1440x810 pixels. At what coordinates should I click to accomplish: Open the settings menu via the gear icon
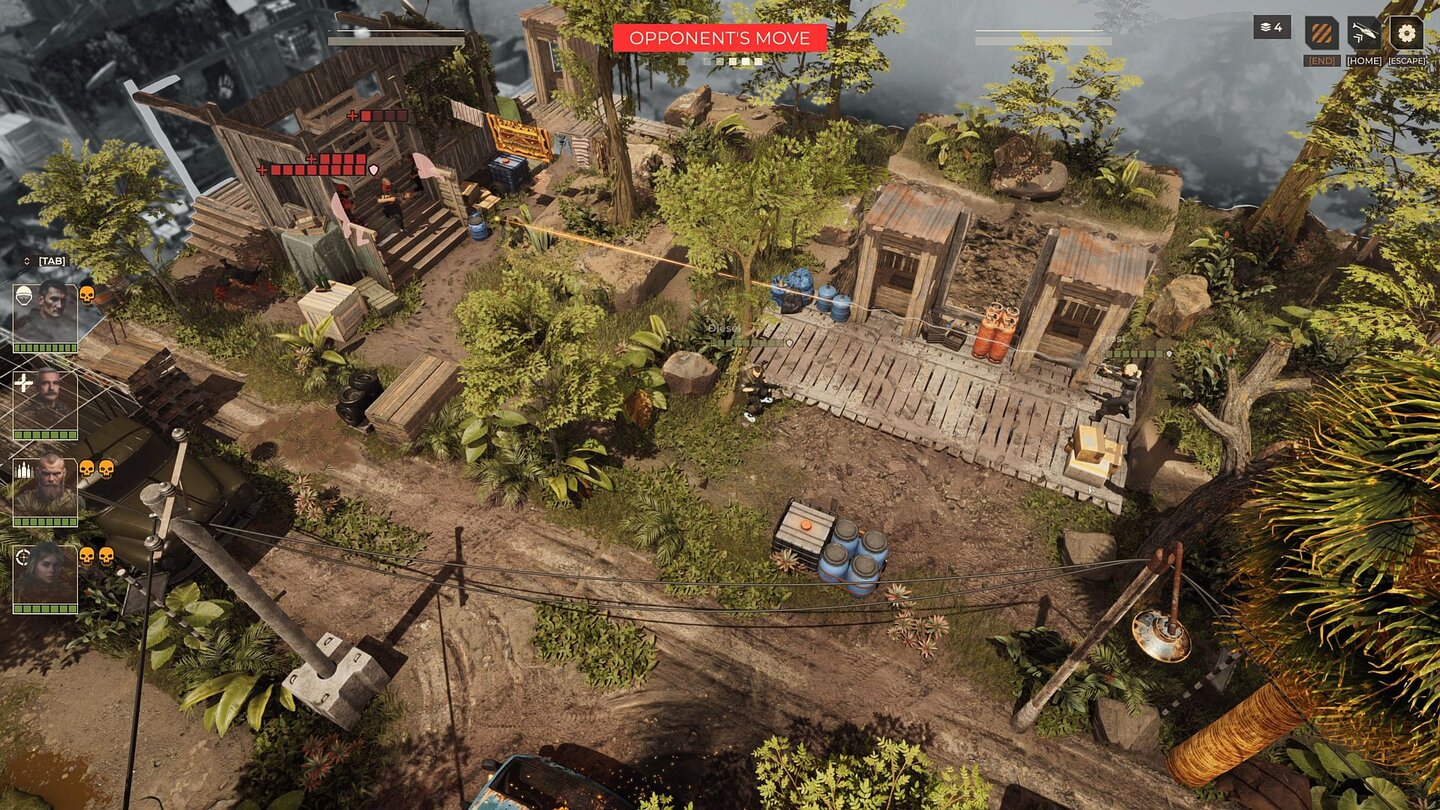[1407, 32]
